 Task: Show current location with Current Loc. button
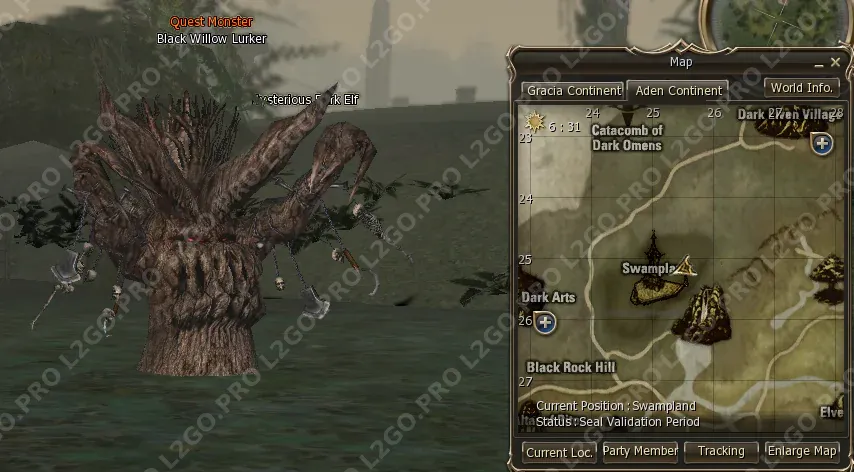[560, 452]
